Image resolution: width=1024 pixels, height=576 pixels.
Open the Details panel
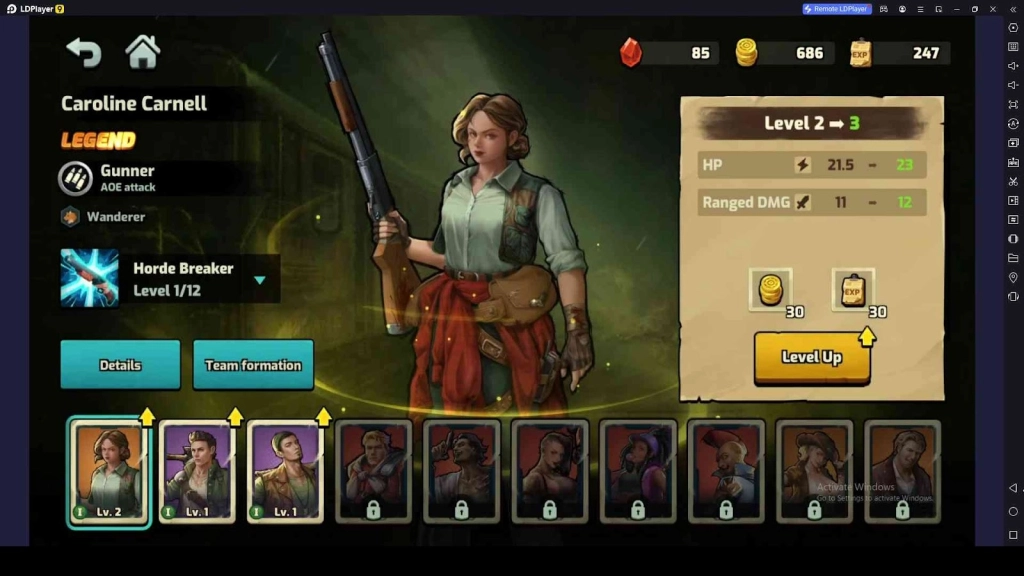click(x=120, y=365)
